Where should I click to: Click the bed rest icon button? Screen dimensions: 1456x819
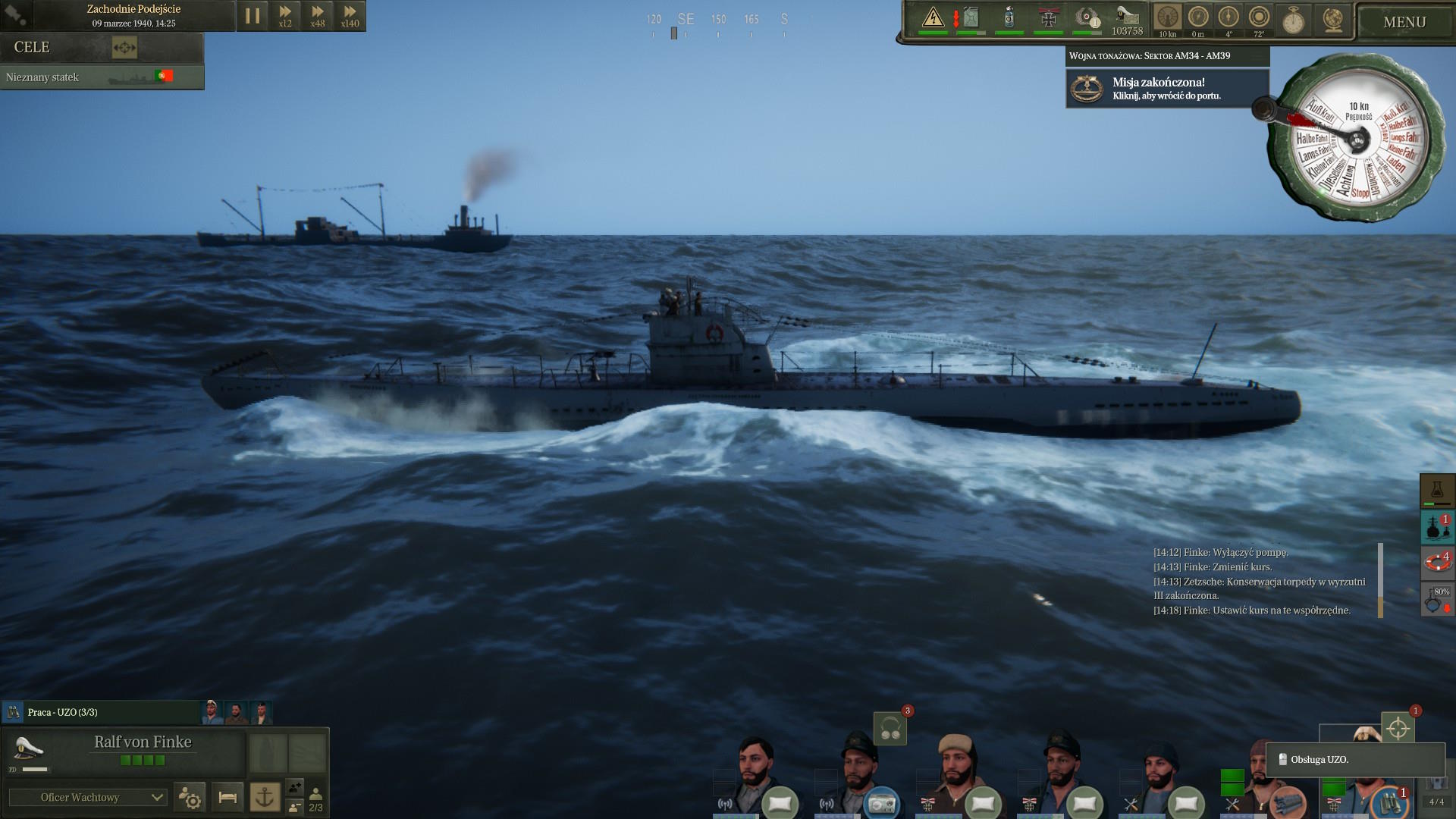pyautogui.click(x=227, y=797)
